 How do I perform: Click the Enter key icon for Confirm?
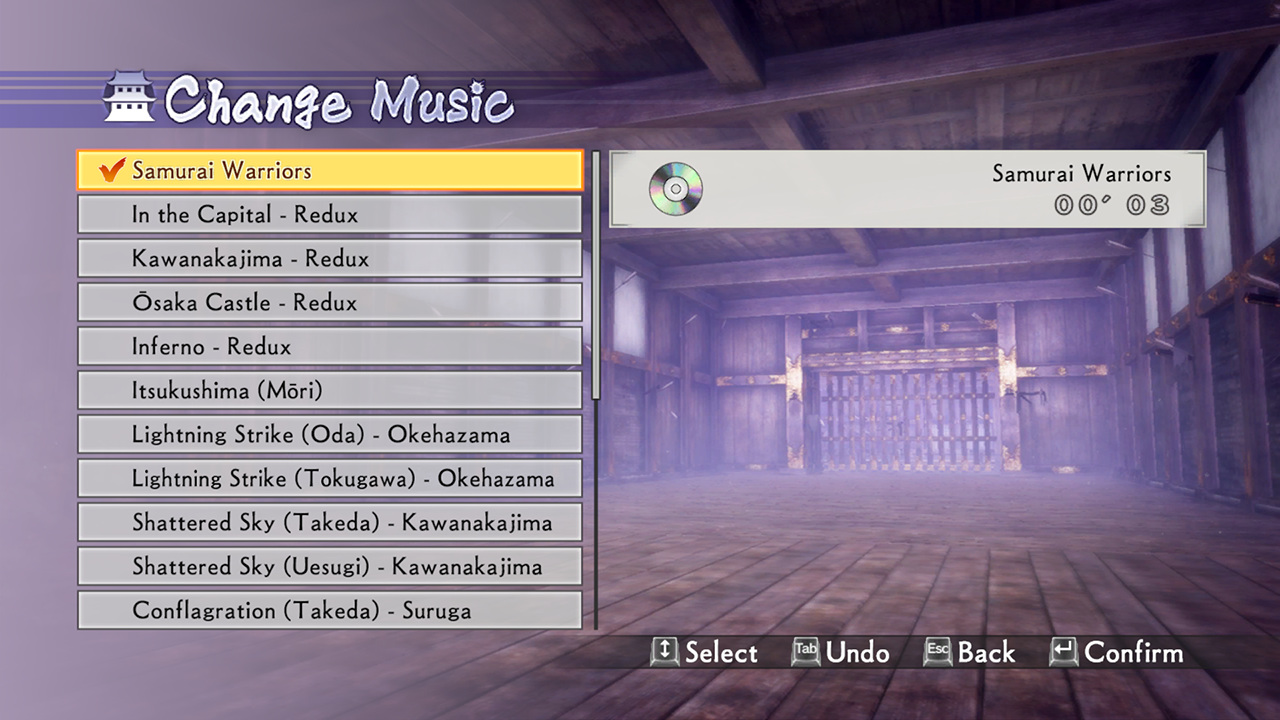coord(1064,653)
